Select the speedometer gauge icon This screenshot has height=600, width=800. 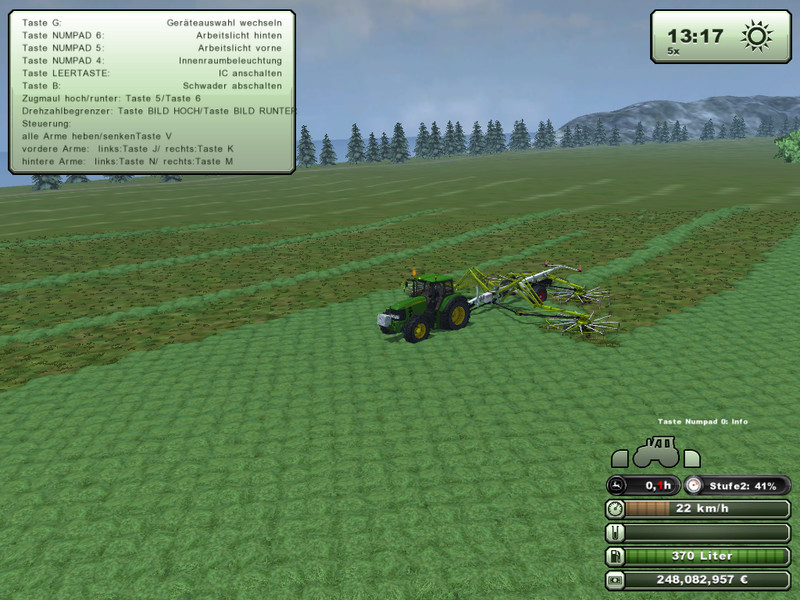(x=616, y=509)
